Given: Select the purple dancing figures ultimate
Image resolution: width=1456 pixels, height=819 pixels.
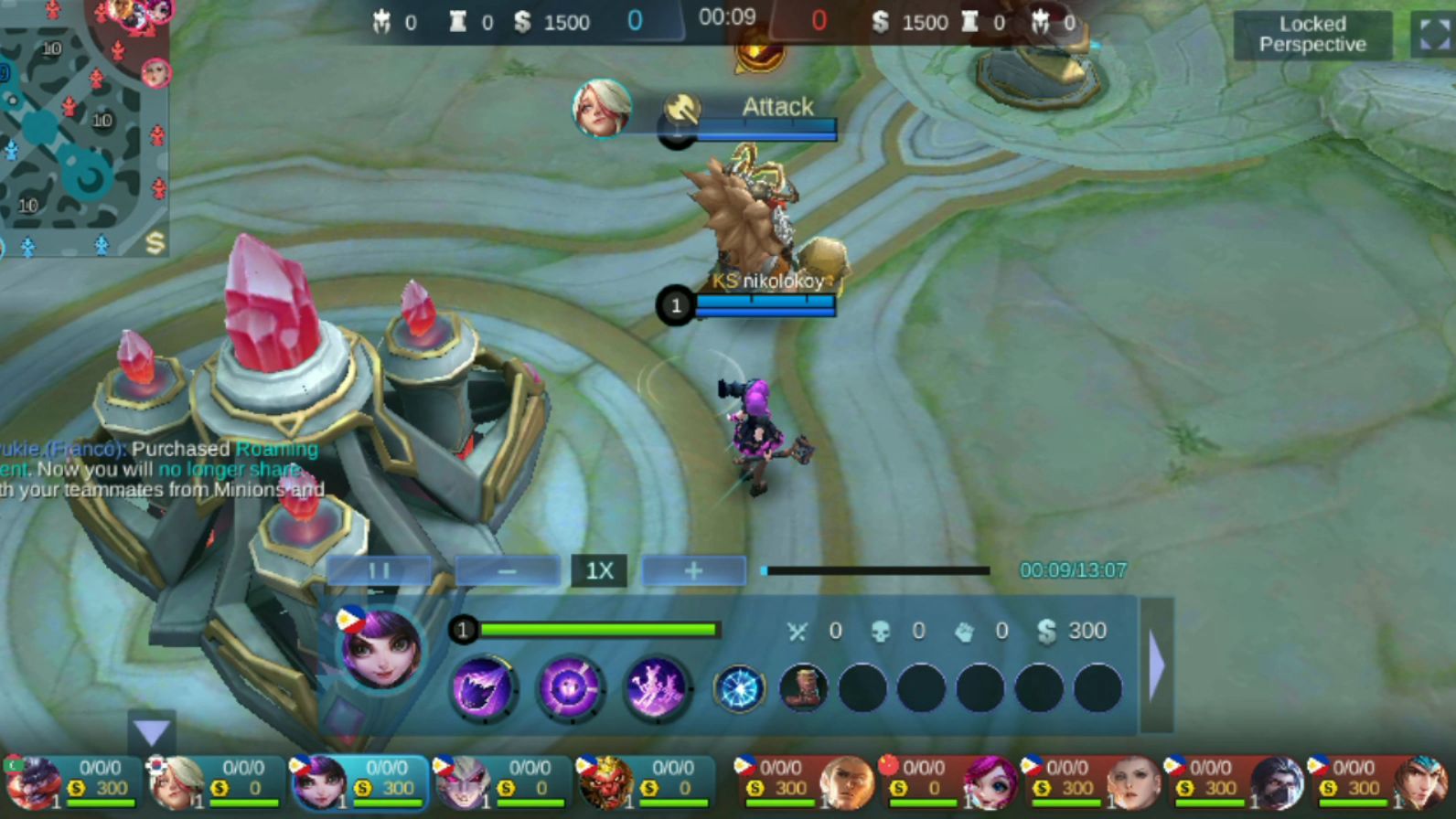Looking at the screenshot, I should pos(656,687).
